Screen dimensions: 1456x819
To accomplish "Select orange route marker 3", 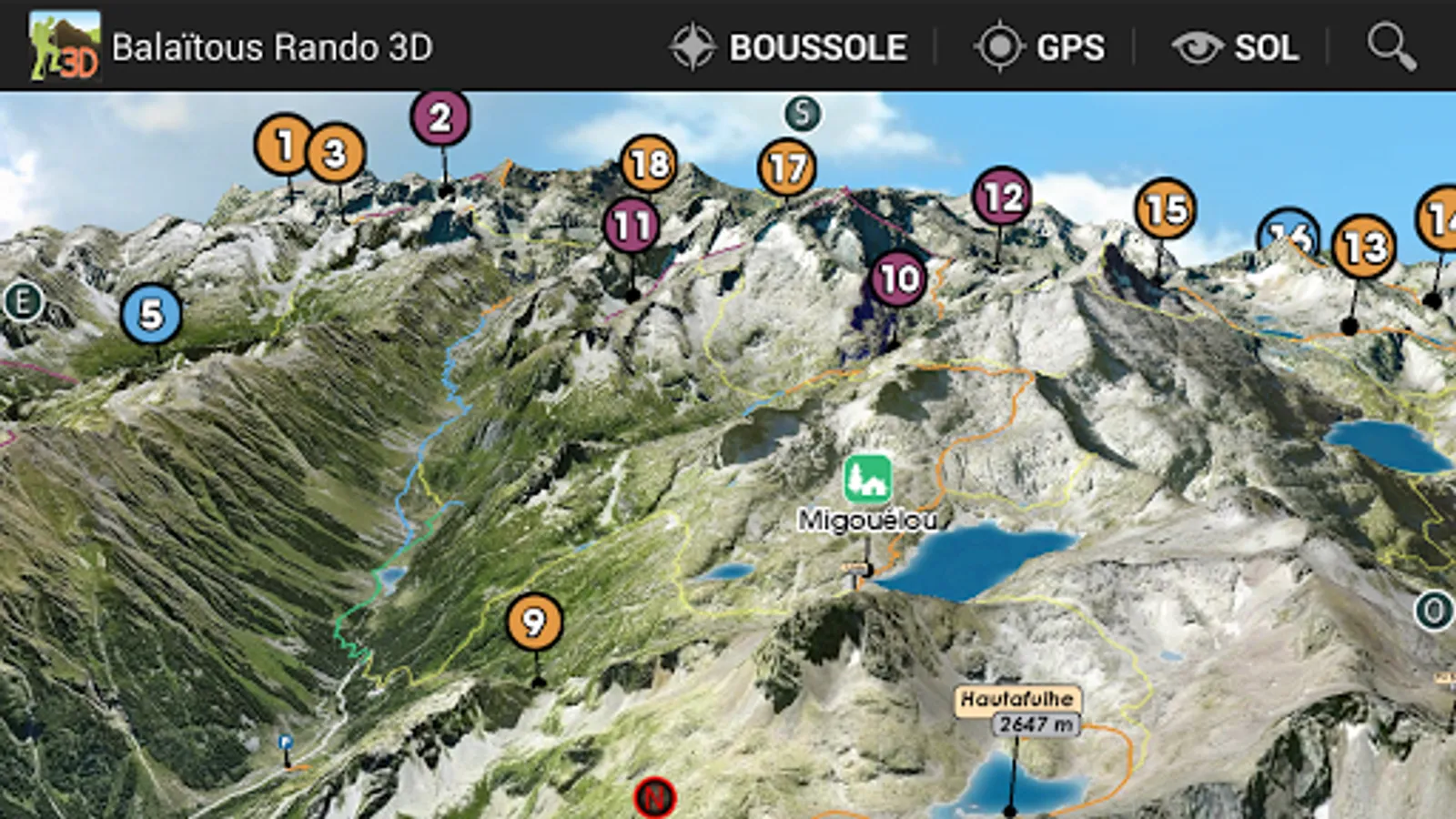I will pyautogui.click(x=336, y=154).
